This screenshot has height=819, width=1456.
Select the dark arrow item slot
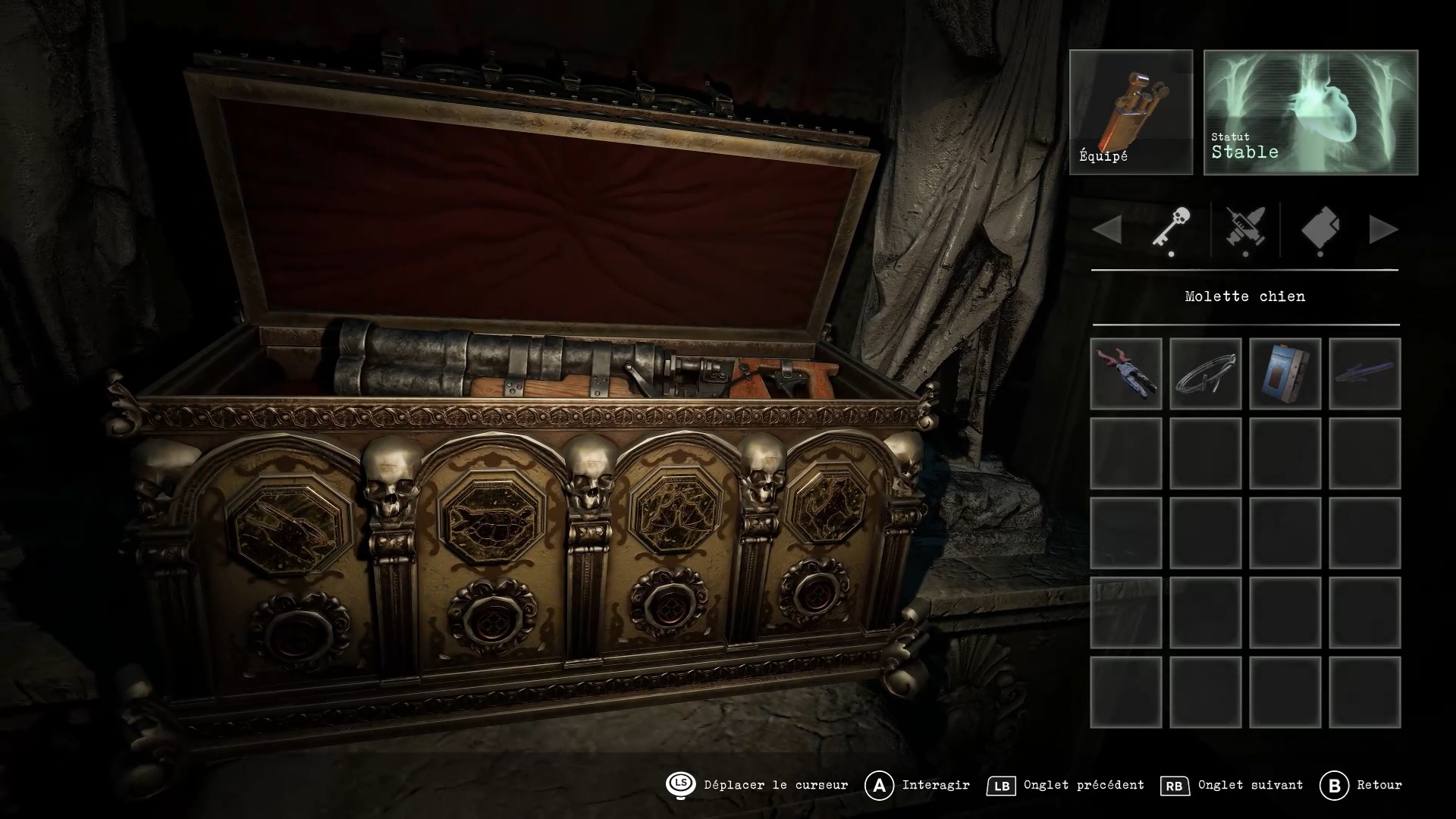pyautogui.click(x=1365, y=374)
